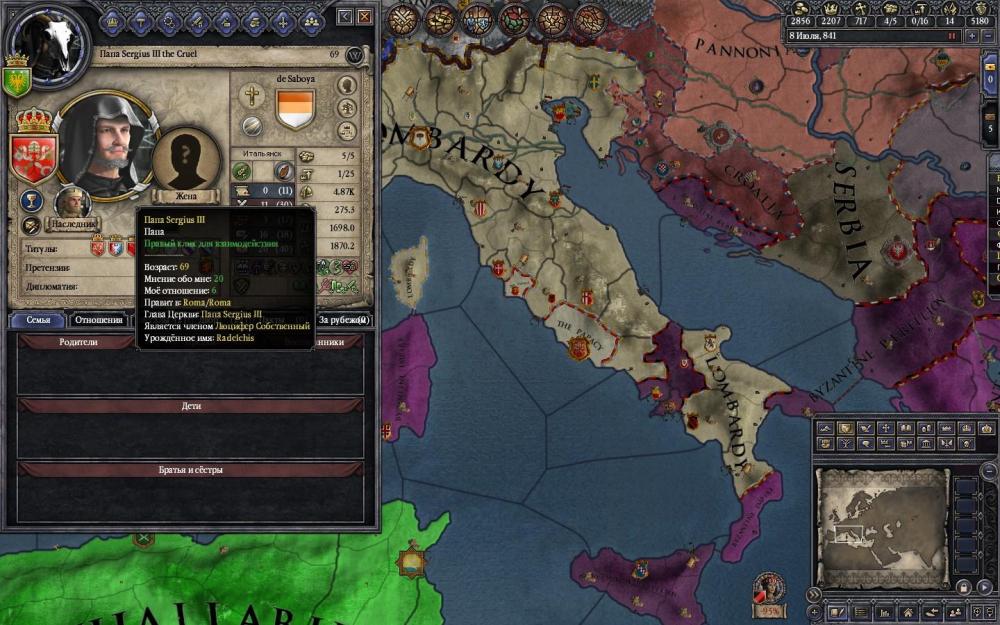Toggle pause on the date bar

(952, 35)
